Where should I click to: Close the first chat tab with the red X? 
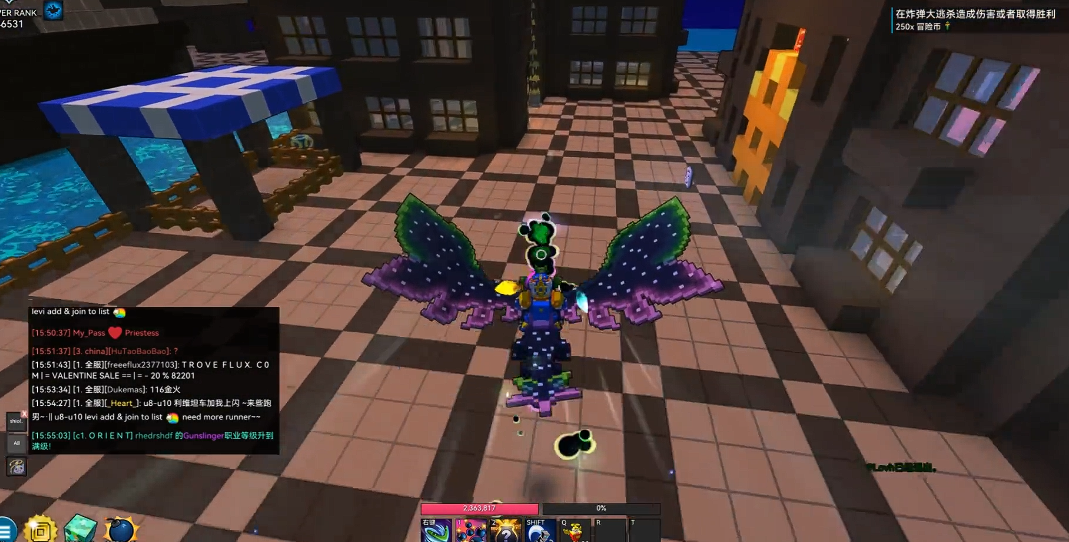(24, 414)
